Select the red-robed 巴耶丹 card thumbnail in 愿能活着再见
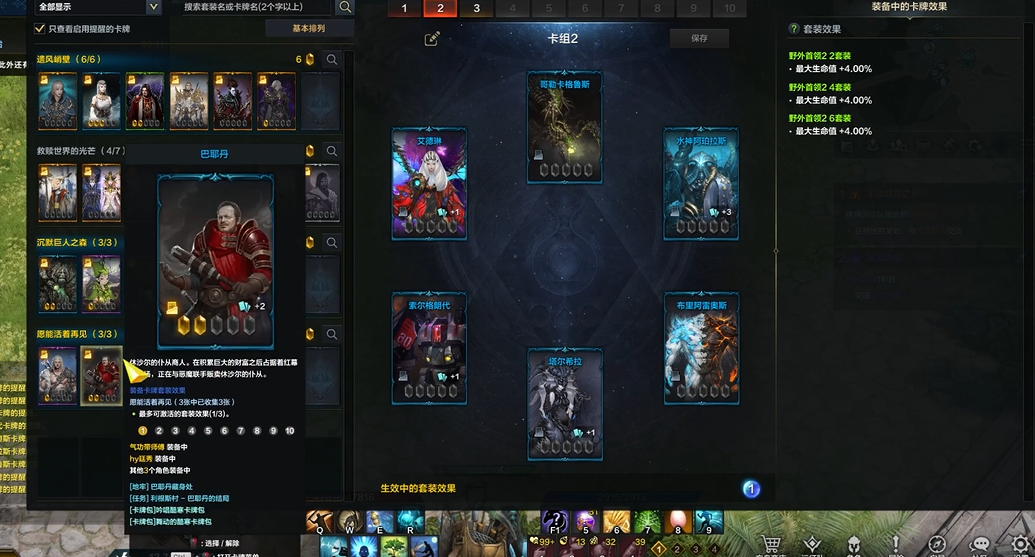The image size is (1035, 557). coord(102,376)
